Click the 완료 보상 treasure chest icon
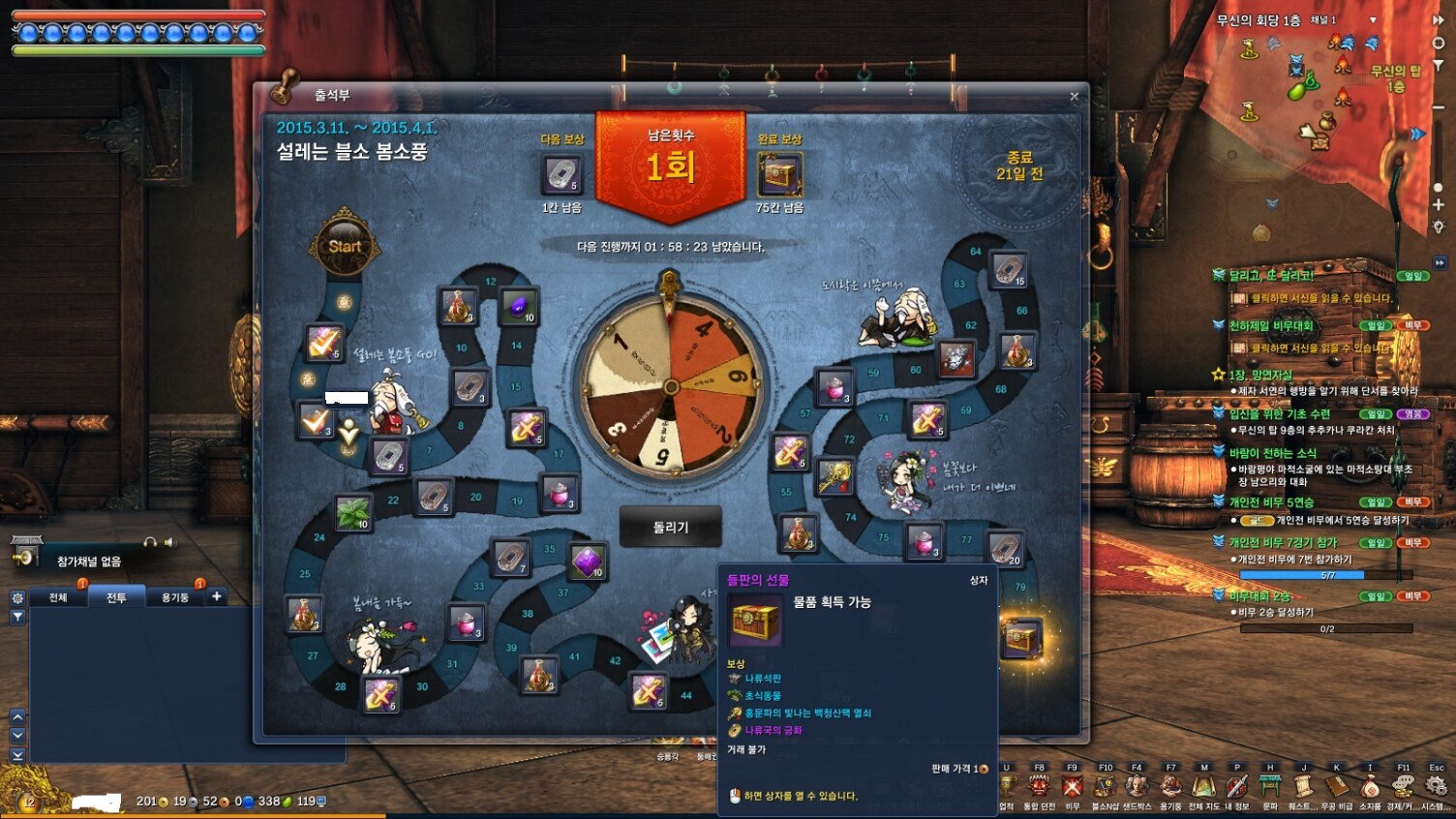The width and height of the screenshot is (1456, 819). [779, 175]
